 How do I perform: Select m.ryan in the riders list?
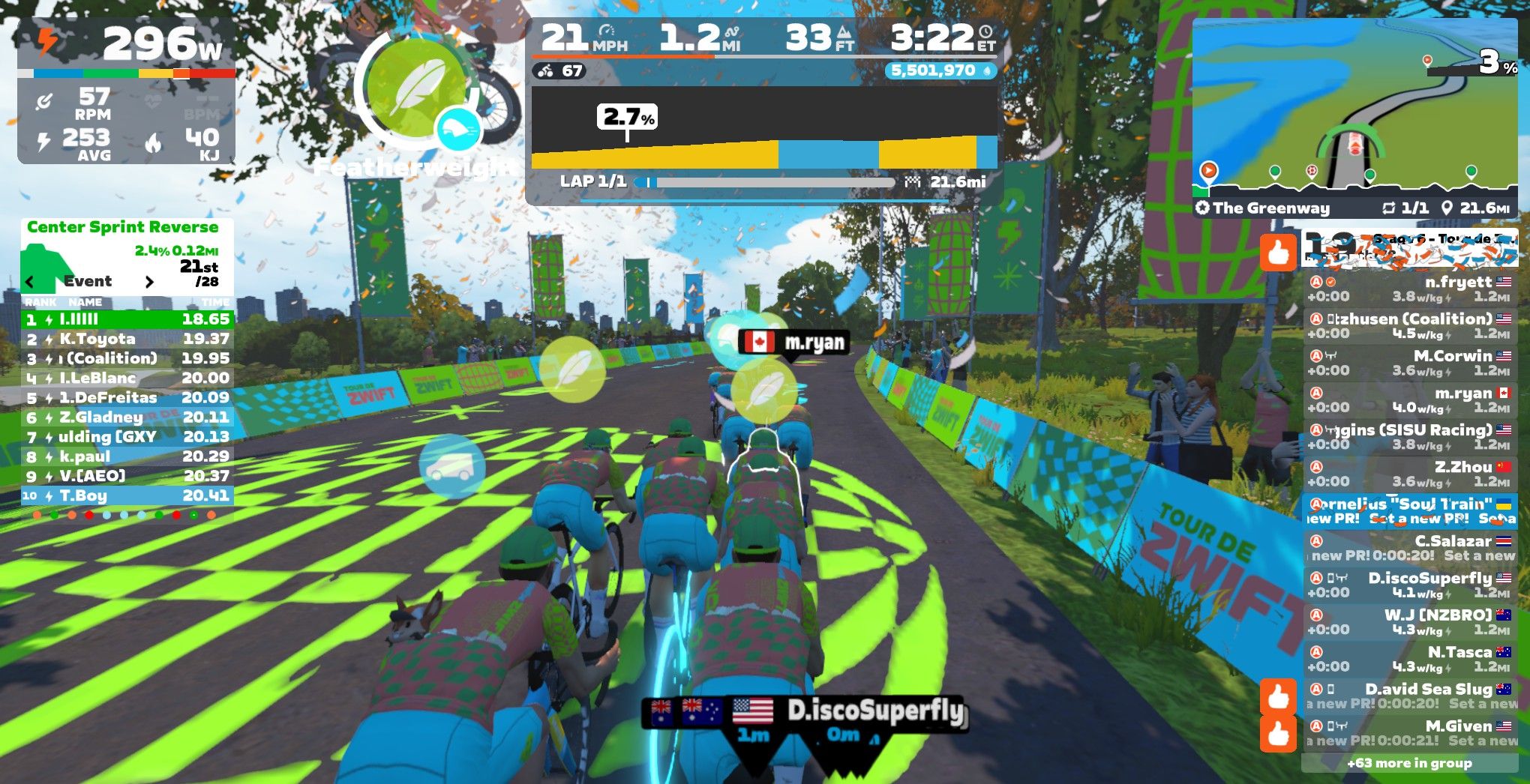(x=1409, y=399)
